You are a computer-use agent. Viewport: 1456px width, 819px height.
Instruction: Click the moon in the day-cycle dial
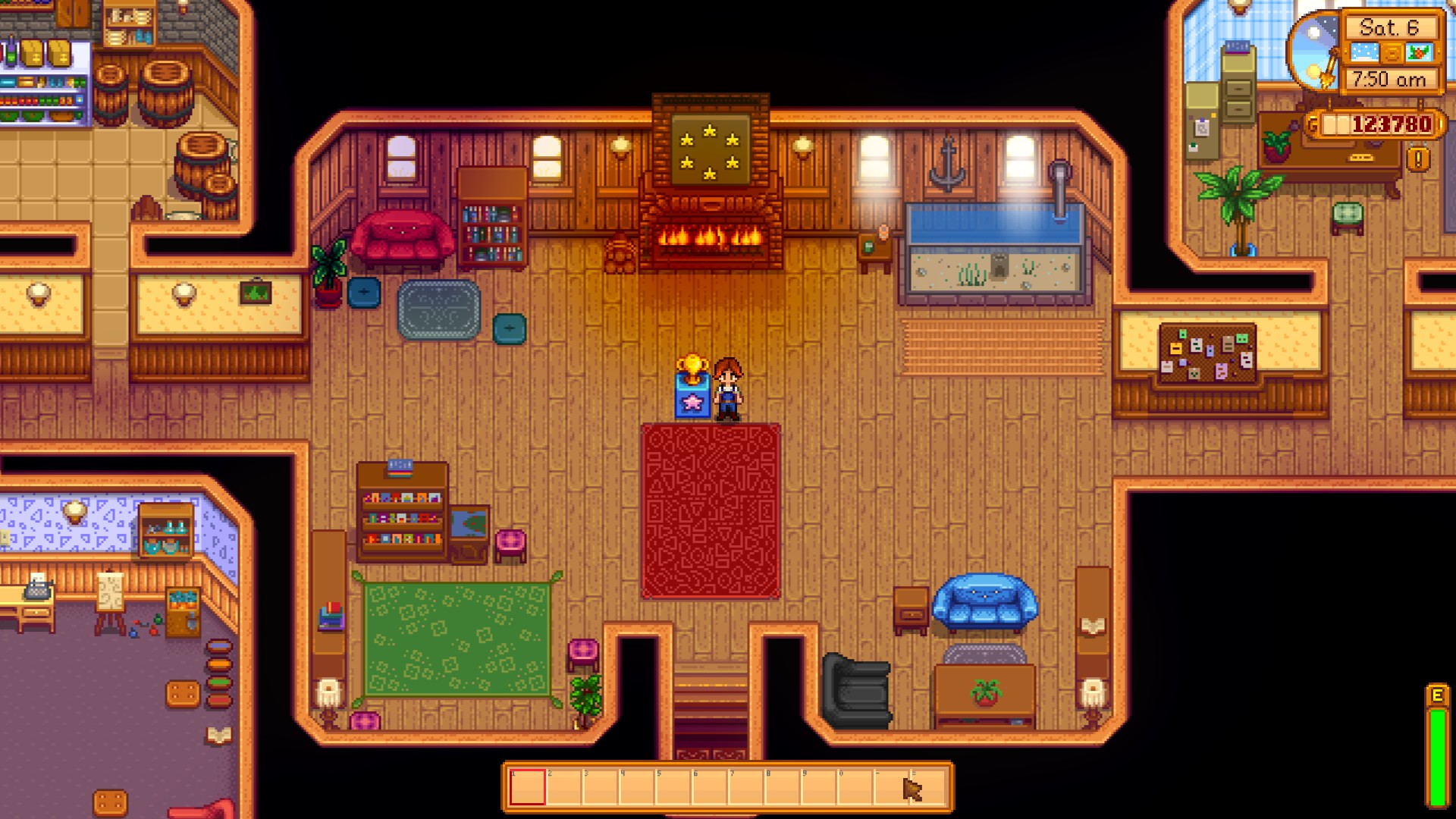click(1313, 32)
